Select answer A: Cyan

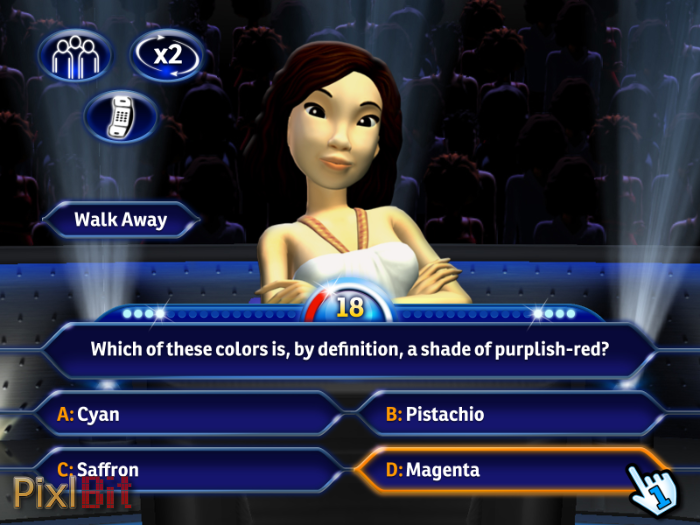(x=190, y=414)
